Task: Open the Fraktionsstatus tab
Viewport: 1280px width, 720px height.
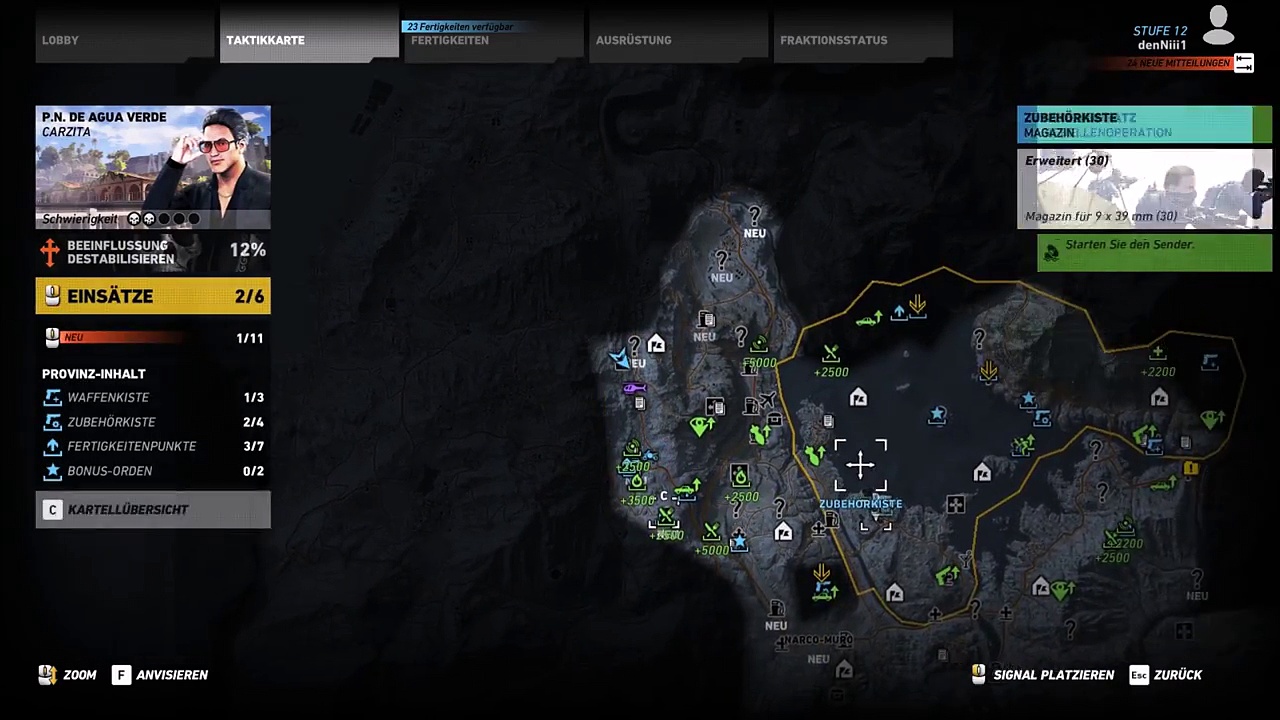Action: tap(862, 39)
